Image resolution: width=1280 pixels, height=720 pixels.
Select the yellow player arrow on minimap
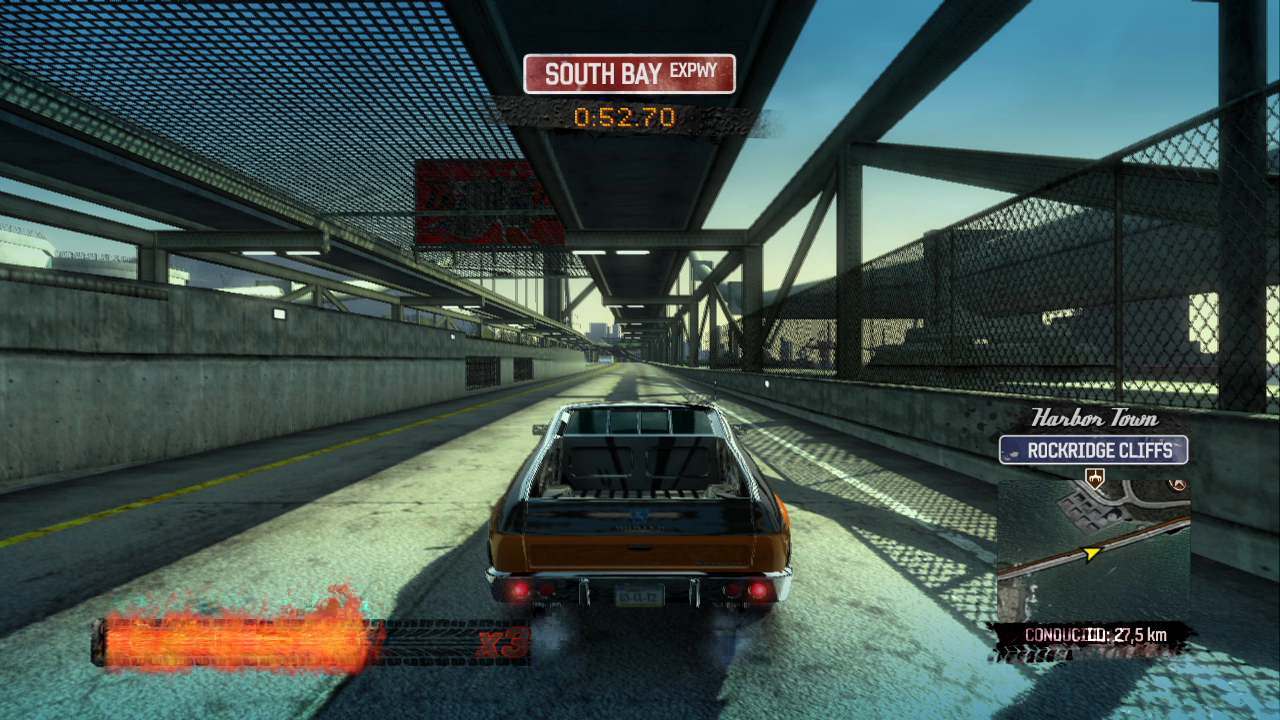click(x=1092, y=552)
